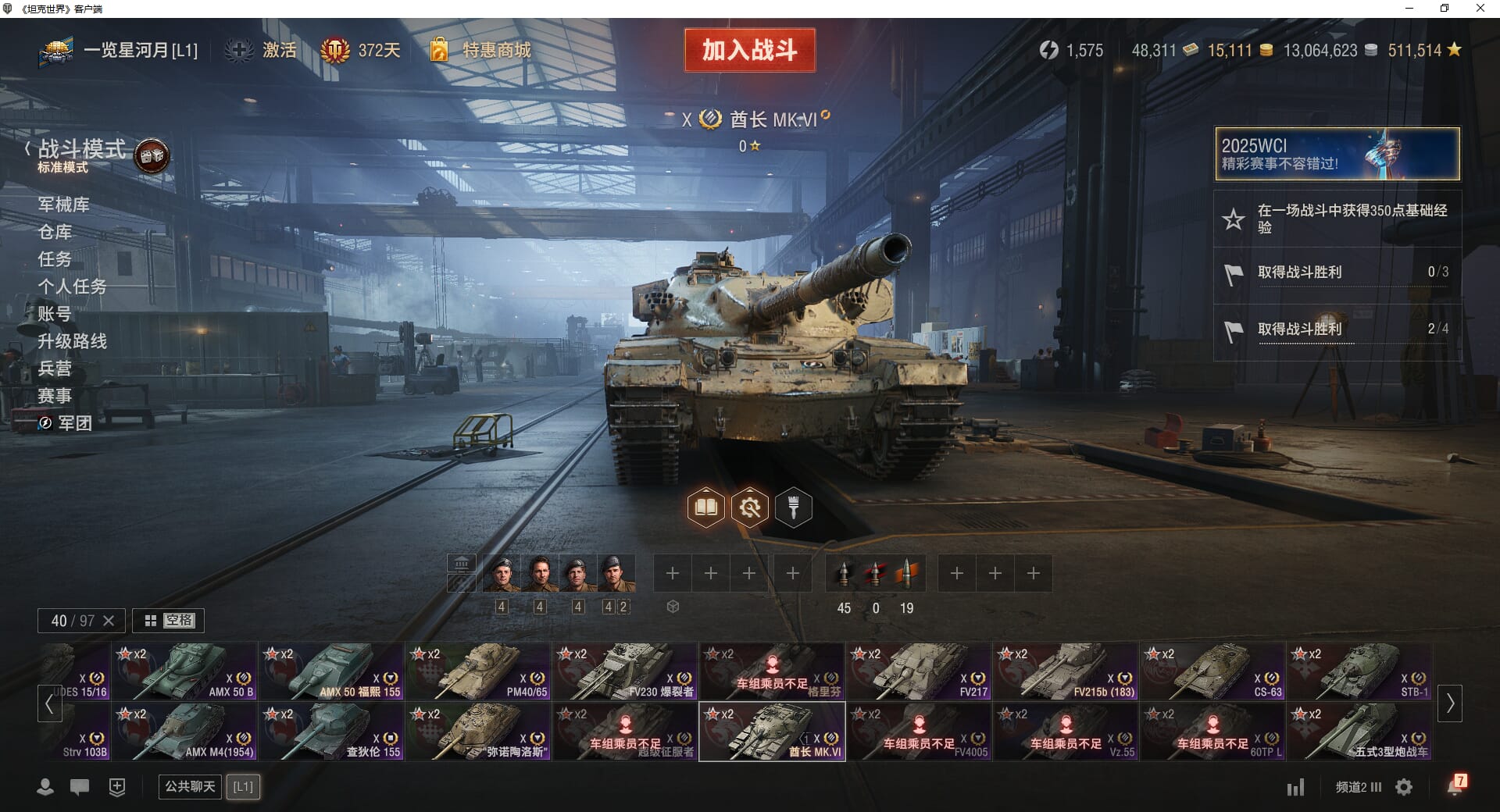Image resolution: width=1500 pixels, height=812 pixels.
Task: Open the 2025WCI event banner
Action: (1337, 154)
